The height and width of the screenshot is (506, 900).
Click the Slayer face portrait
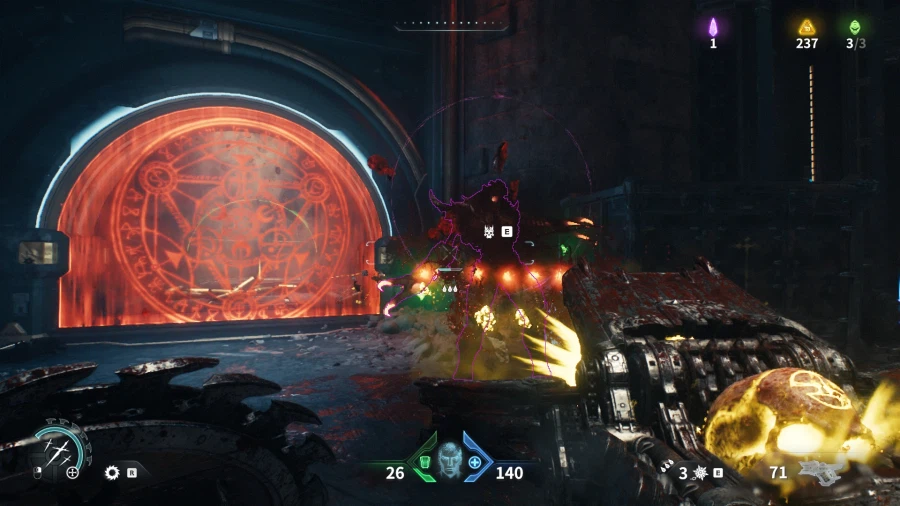tap(450, 459)
